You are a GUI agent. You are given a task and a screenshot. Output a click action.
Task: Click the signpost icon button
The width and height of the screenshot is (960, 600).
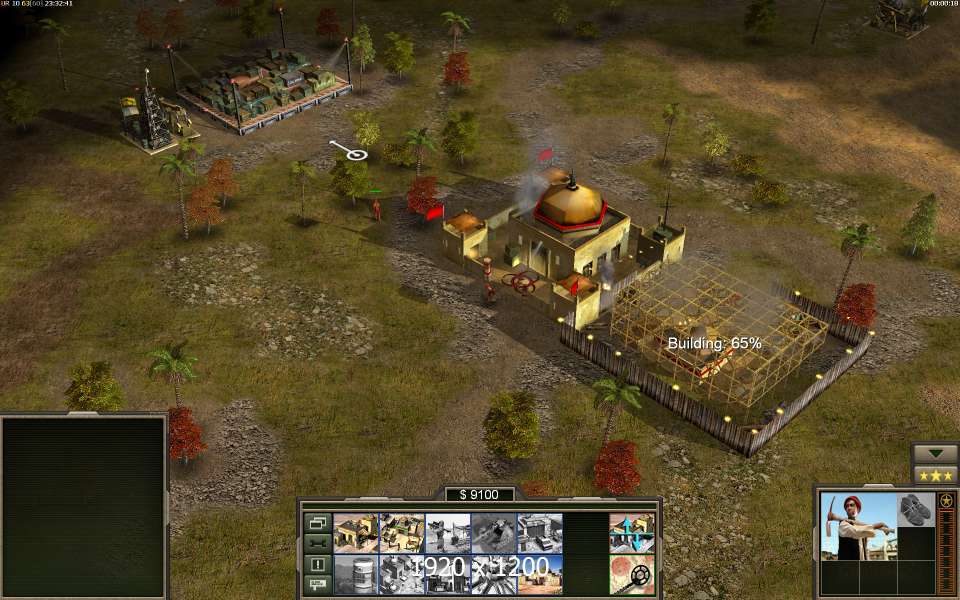coord(317,584)
